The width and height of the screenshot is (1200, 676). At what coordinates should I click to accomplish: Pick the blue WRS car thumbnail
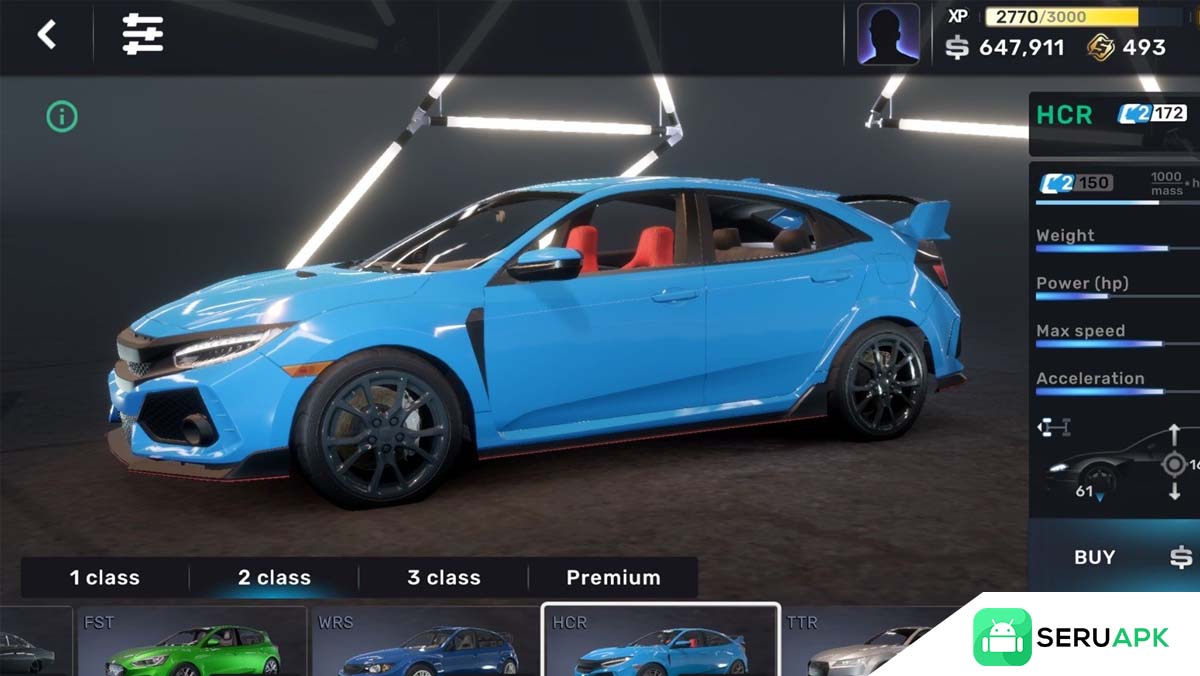[425, 642]
